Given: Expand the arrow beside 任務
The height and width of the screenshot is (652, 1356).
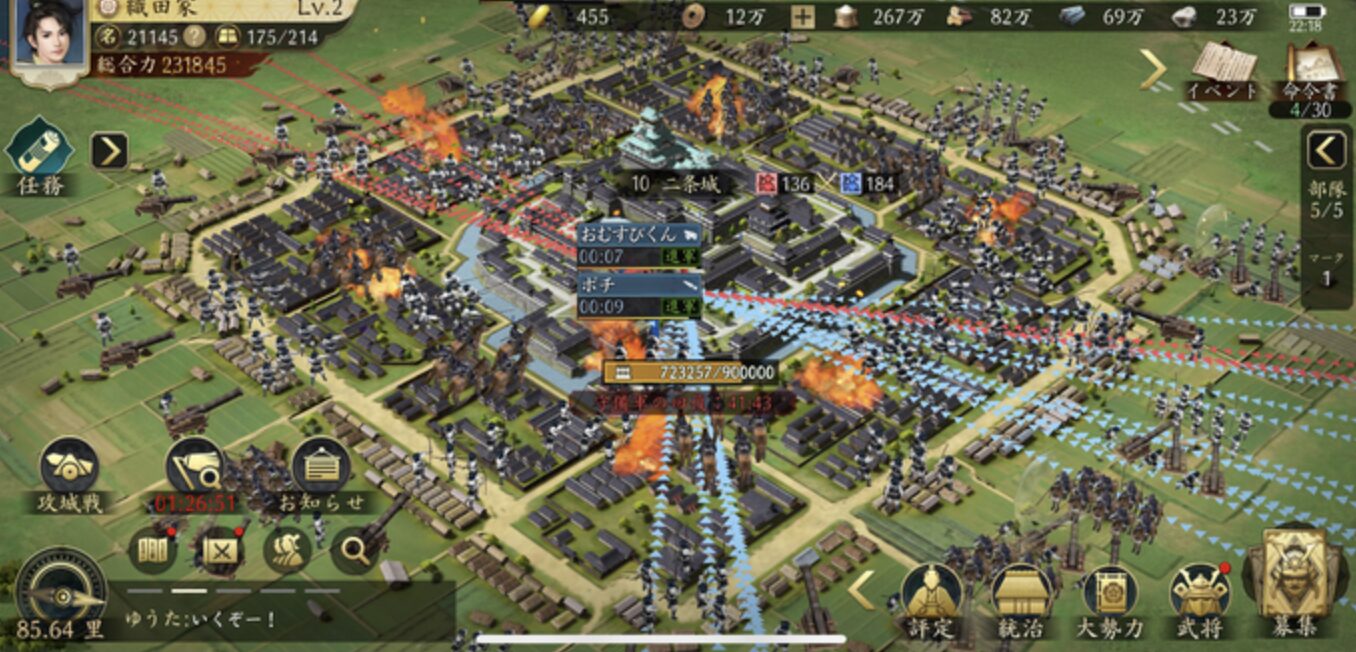Looking at the screenshot, I should pos(109,151).
